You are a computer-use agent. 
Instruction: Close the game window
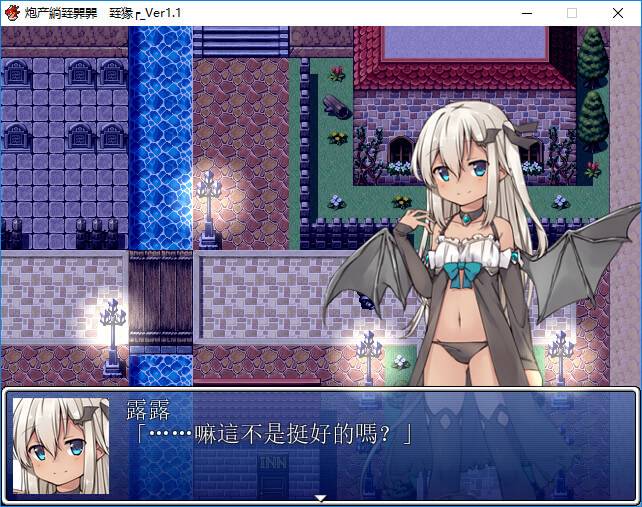click(x=617, y=13)
